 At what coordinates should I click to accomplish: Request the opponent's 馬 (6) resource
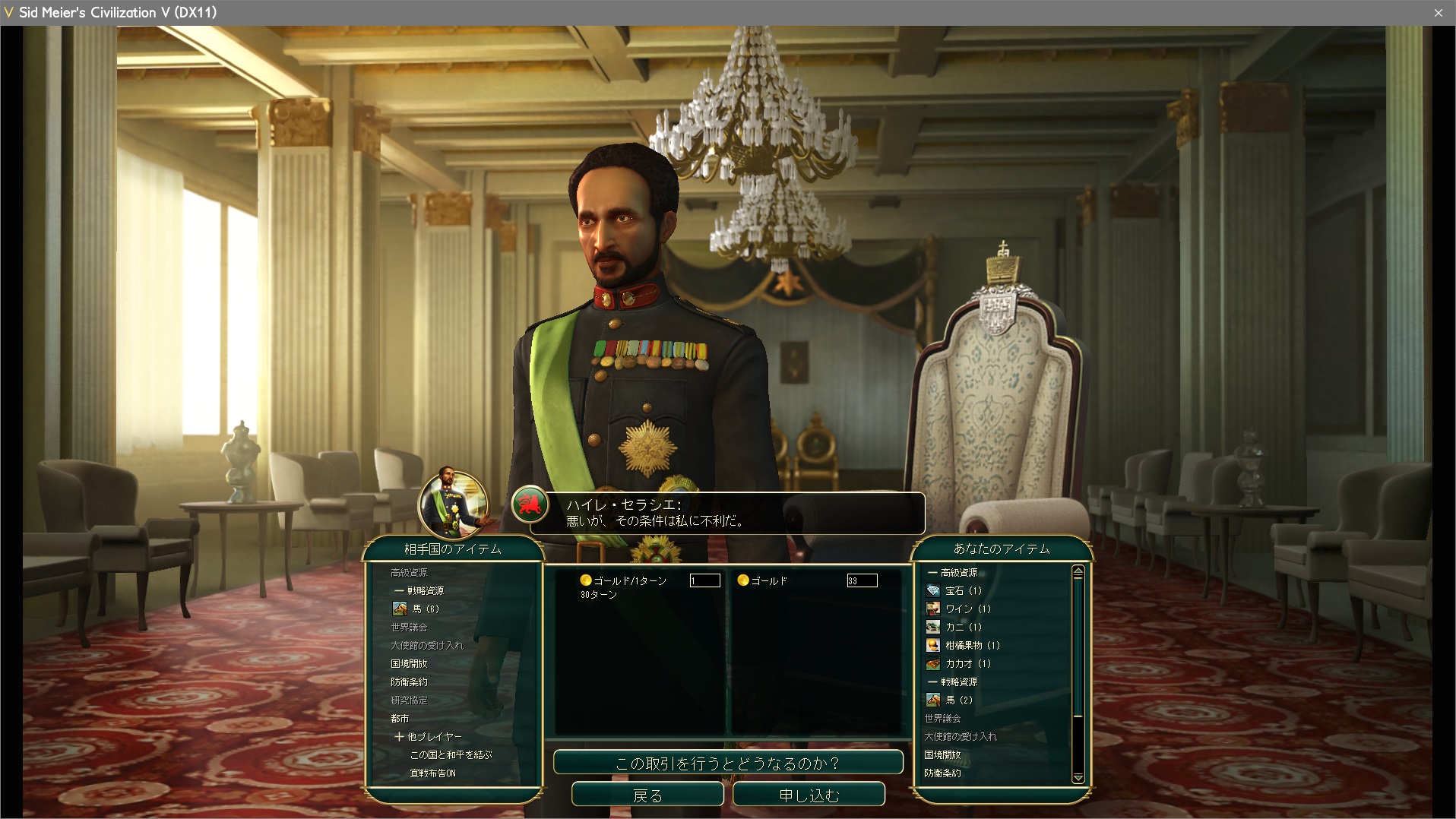[425, 609]
